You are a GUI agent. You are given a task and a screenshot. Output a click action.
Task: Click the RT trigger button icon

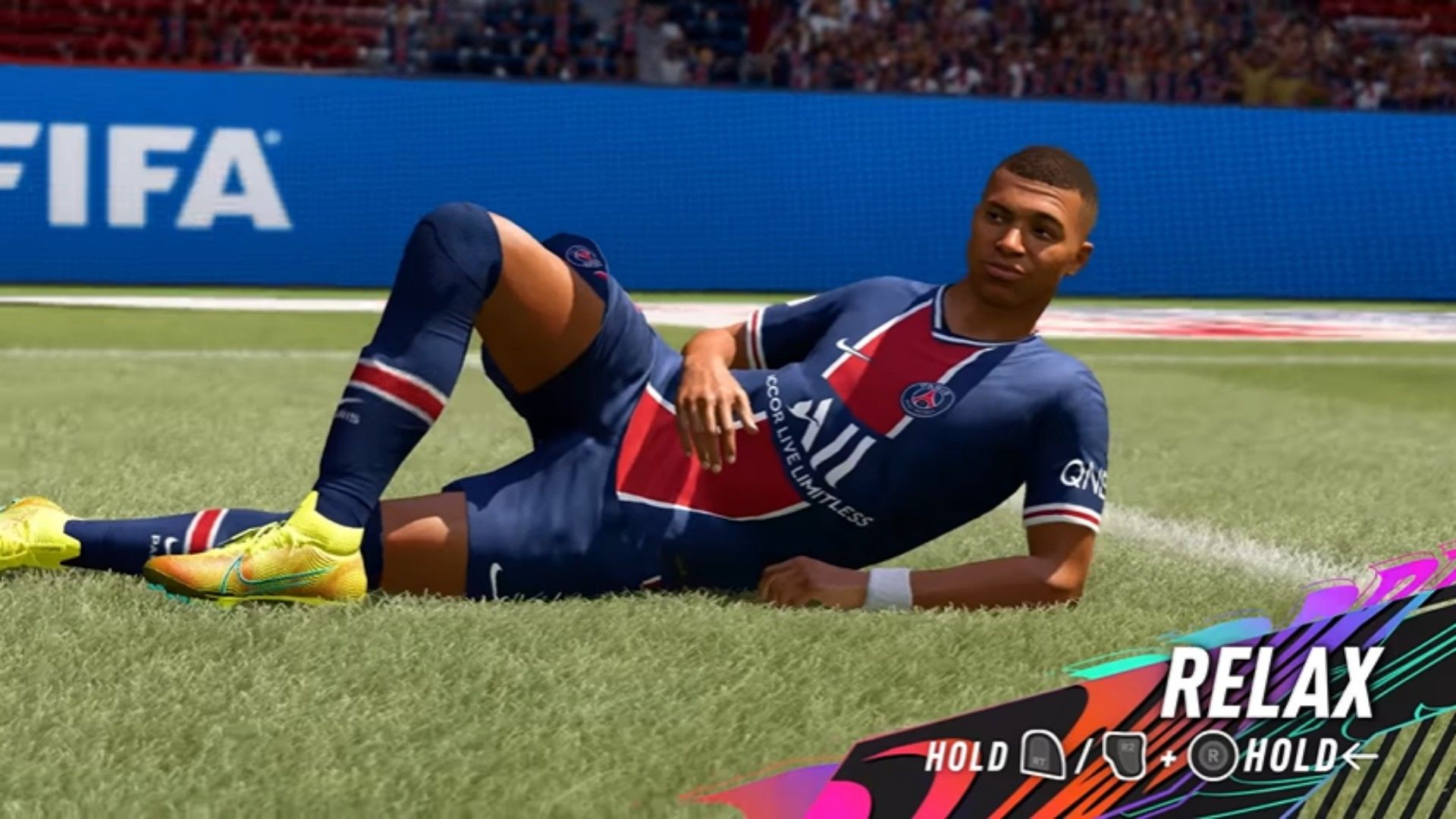1044,755
